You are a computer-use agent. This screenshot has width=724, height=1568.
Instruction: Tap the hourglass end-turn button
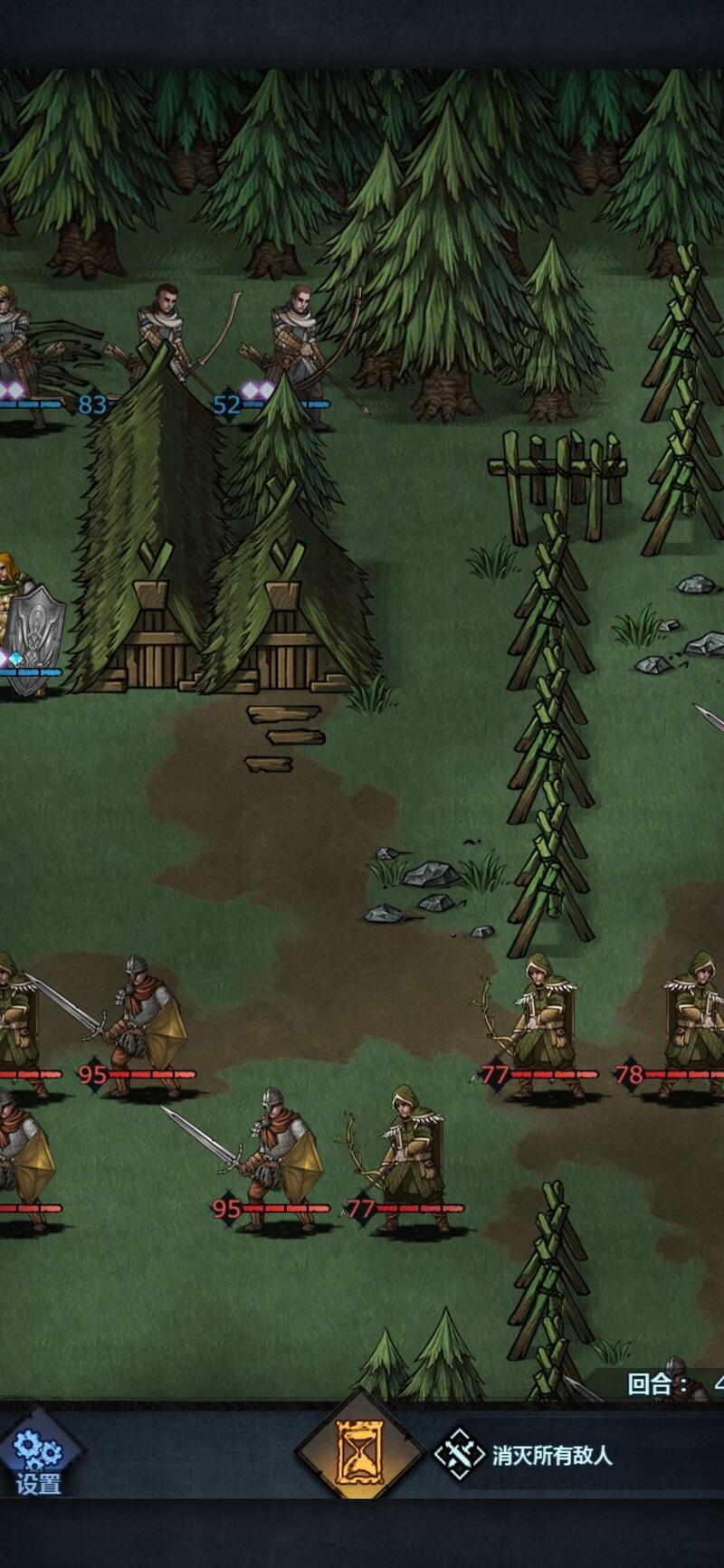coord(360,1453)
